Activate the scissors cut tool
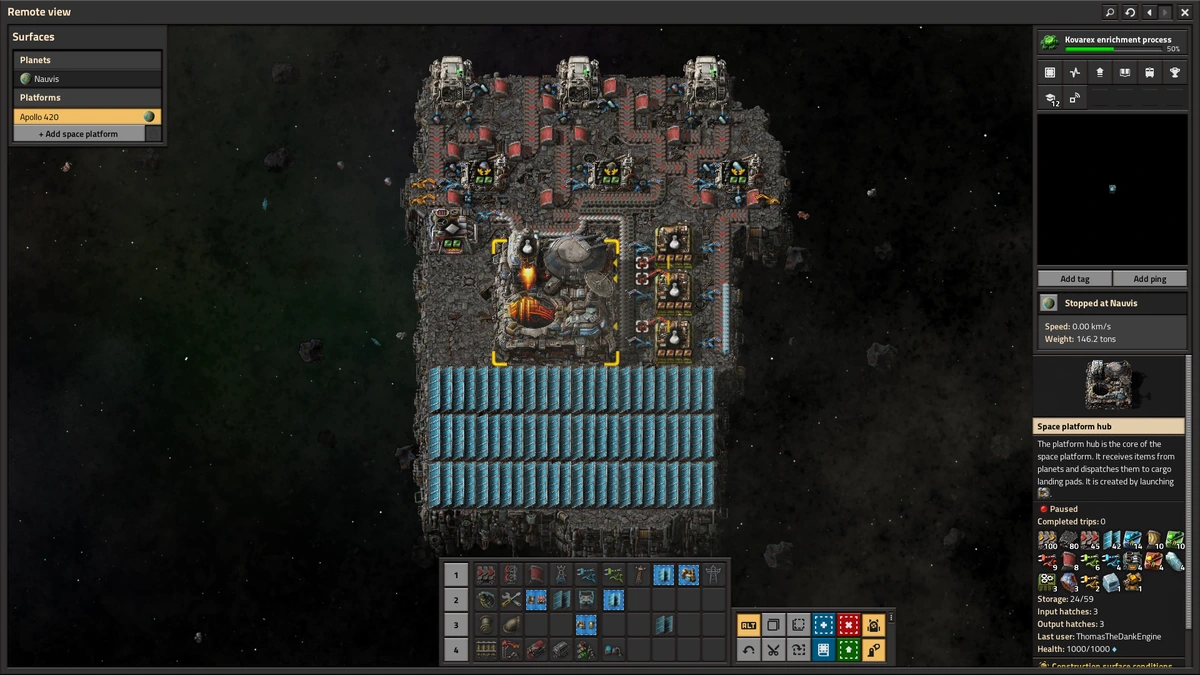 [773, 650]
